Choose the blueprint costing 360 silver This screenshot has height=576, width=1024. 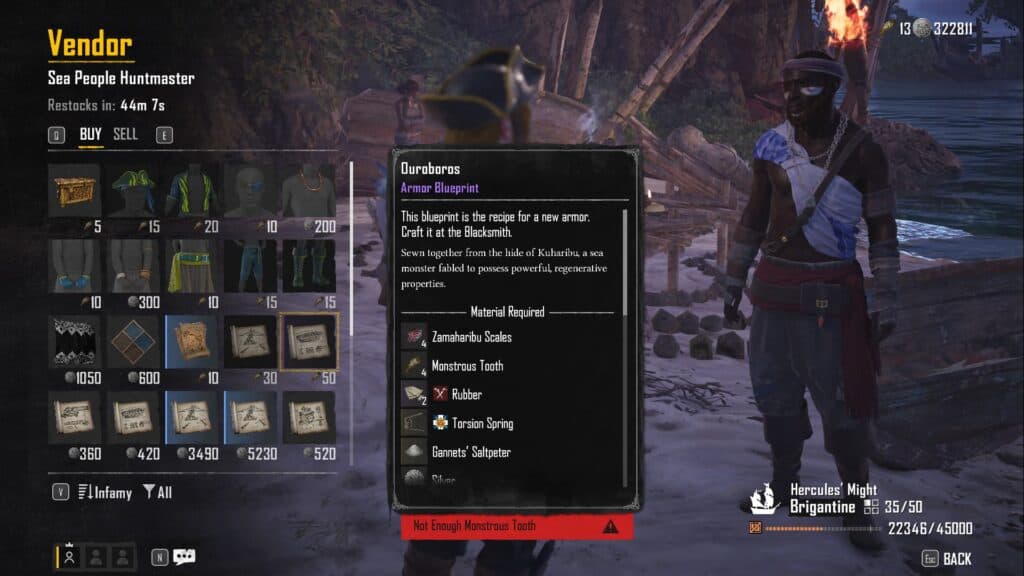[x=74, y=418]
